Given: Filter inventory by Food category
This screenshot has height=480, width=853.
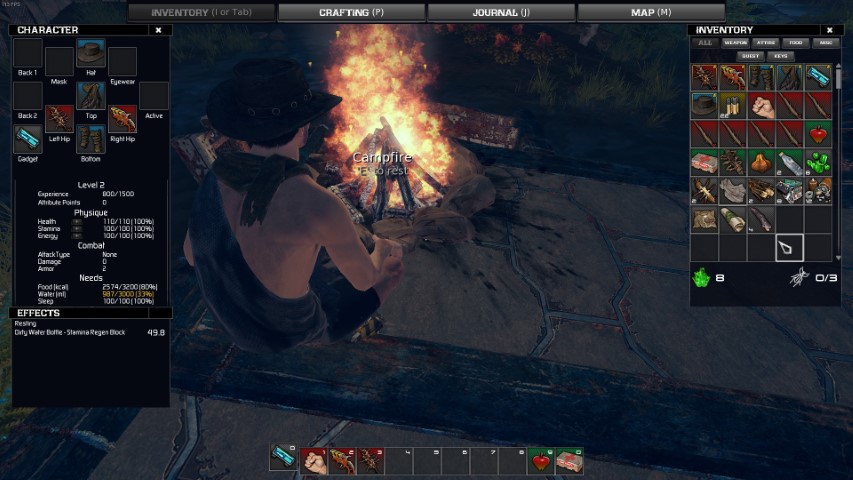Looking at the screenshot, I should [795, 43].
